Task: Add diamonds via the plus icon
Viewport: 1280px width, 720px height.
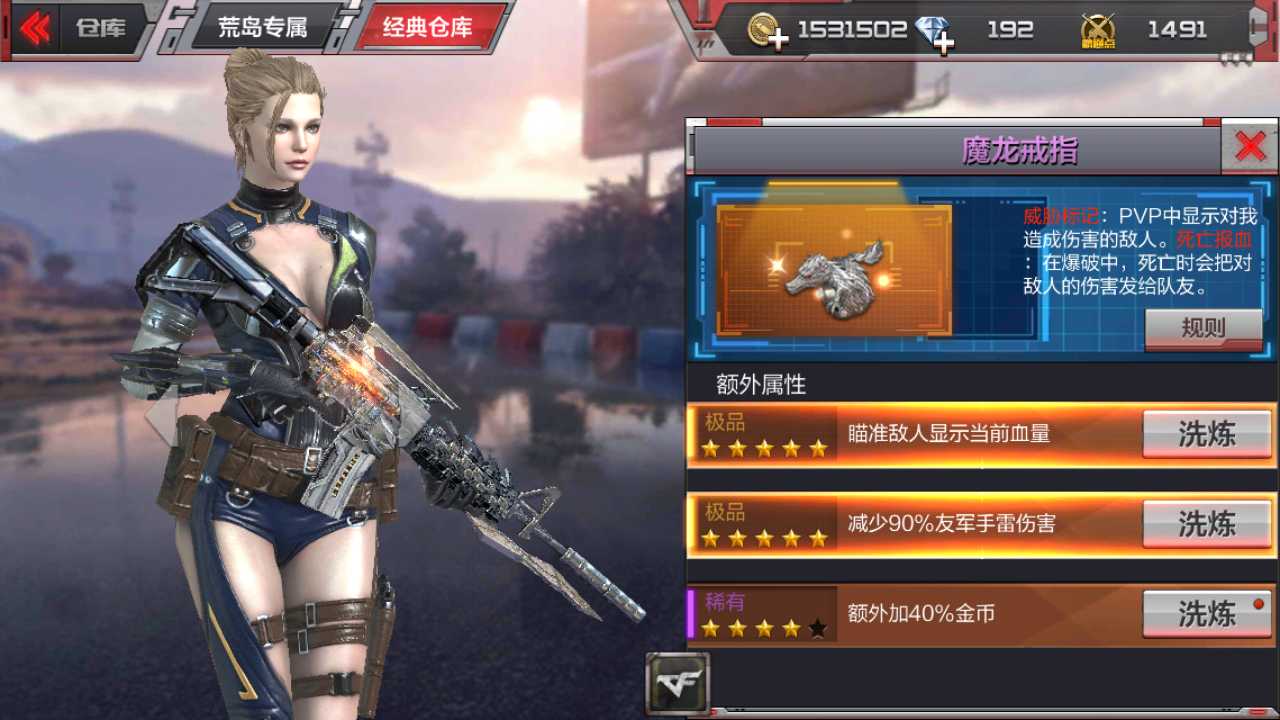Action: (943, 39)
